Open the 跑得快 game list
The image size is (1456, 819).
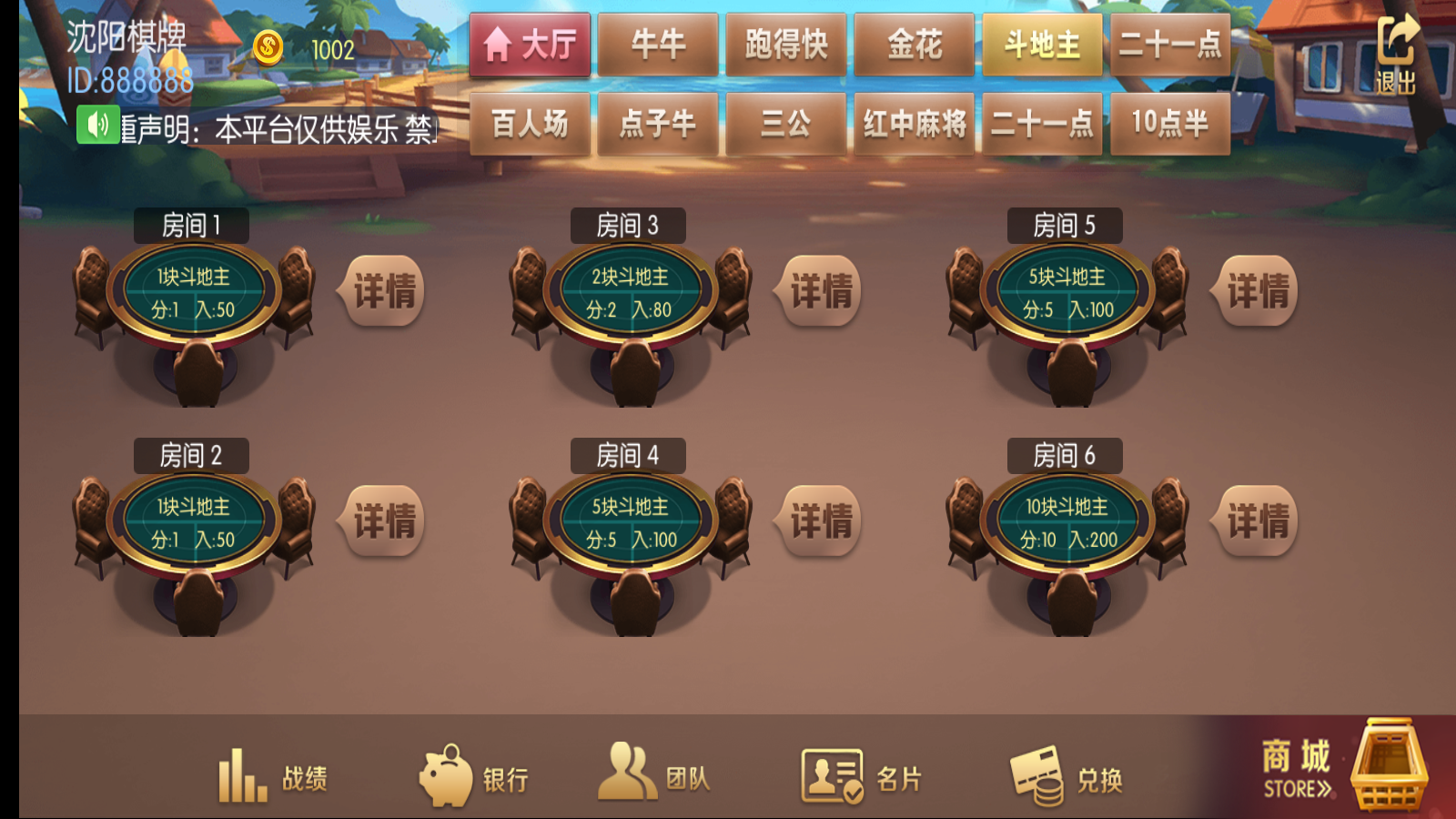click(785, 44)
